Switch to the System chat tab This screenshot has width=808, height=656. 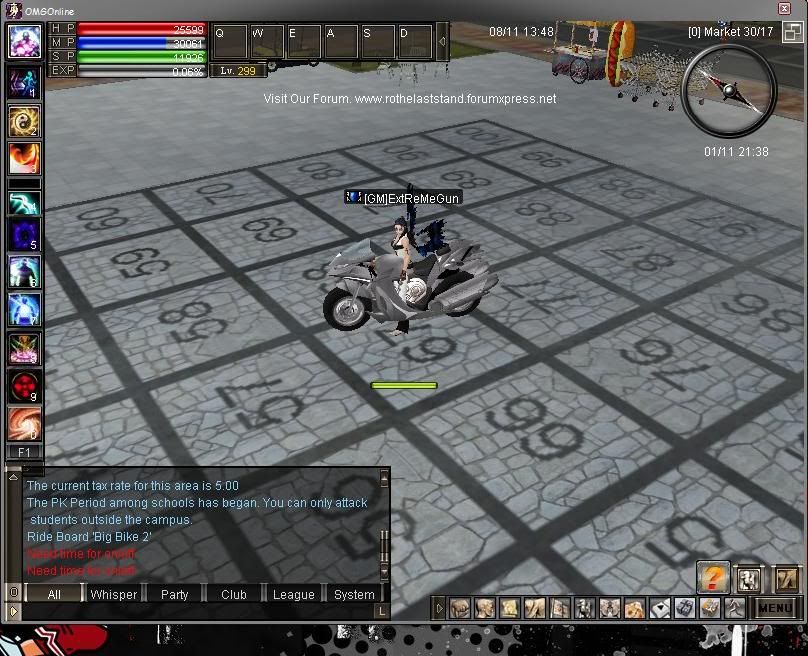pos(354,594)
